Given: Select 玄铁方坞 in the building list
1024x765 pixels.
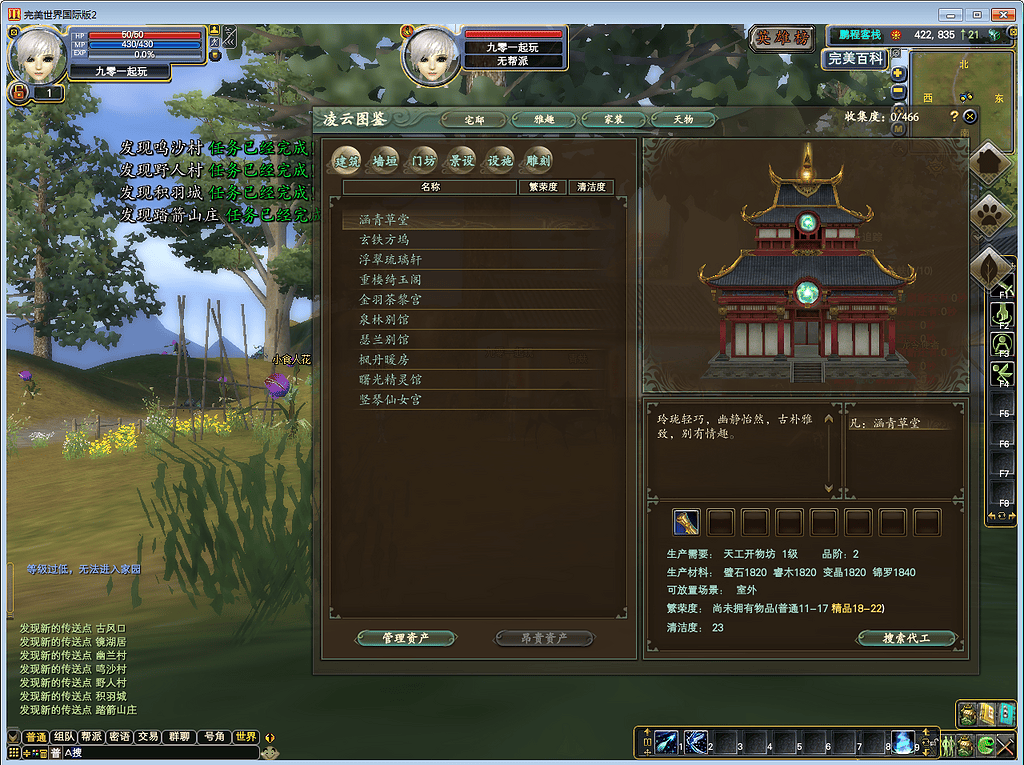Looking at the screenshot, I should pos(385,240).
